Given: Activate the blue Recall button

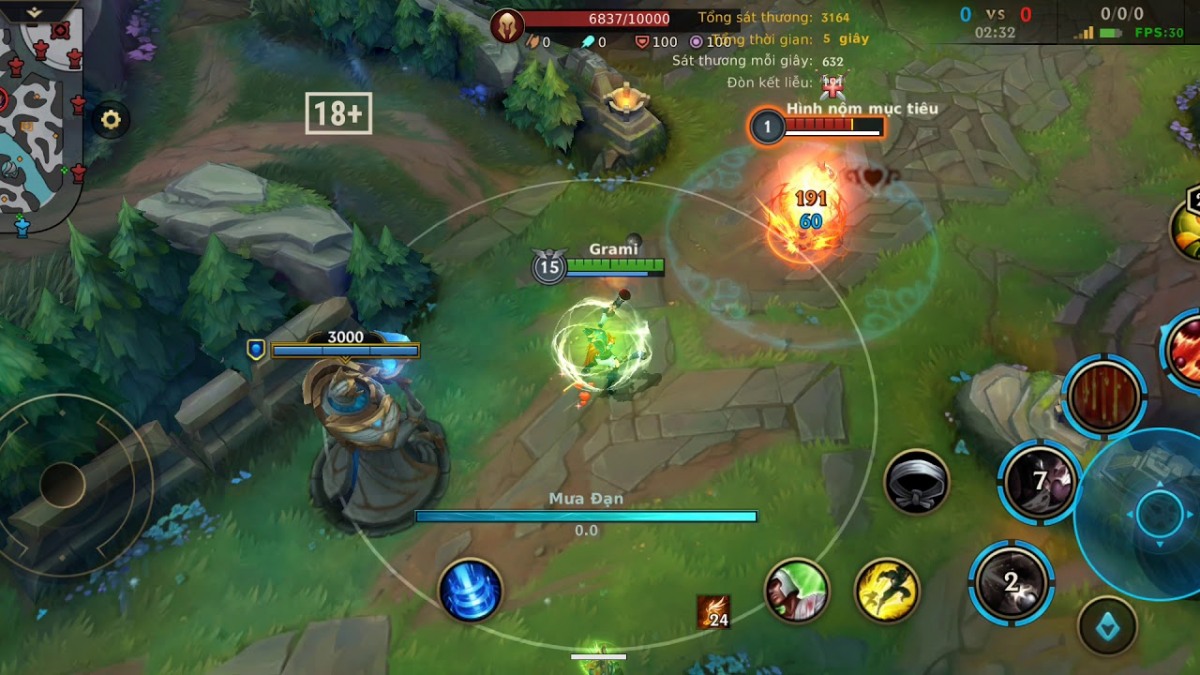Looking at the screenshot, I should pos(470,590).
